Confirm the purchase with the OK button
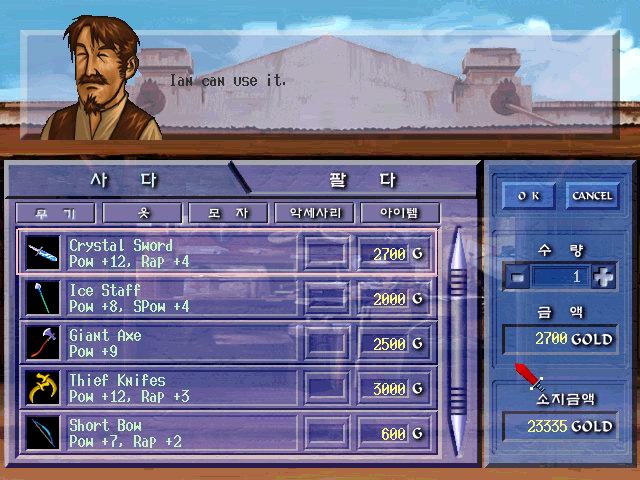The image size is (640, 480). (528, 196)
